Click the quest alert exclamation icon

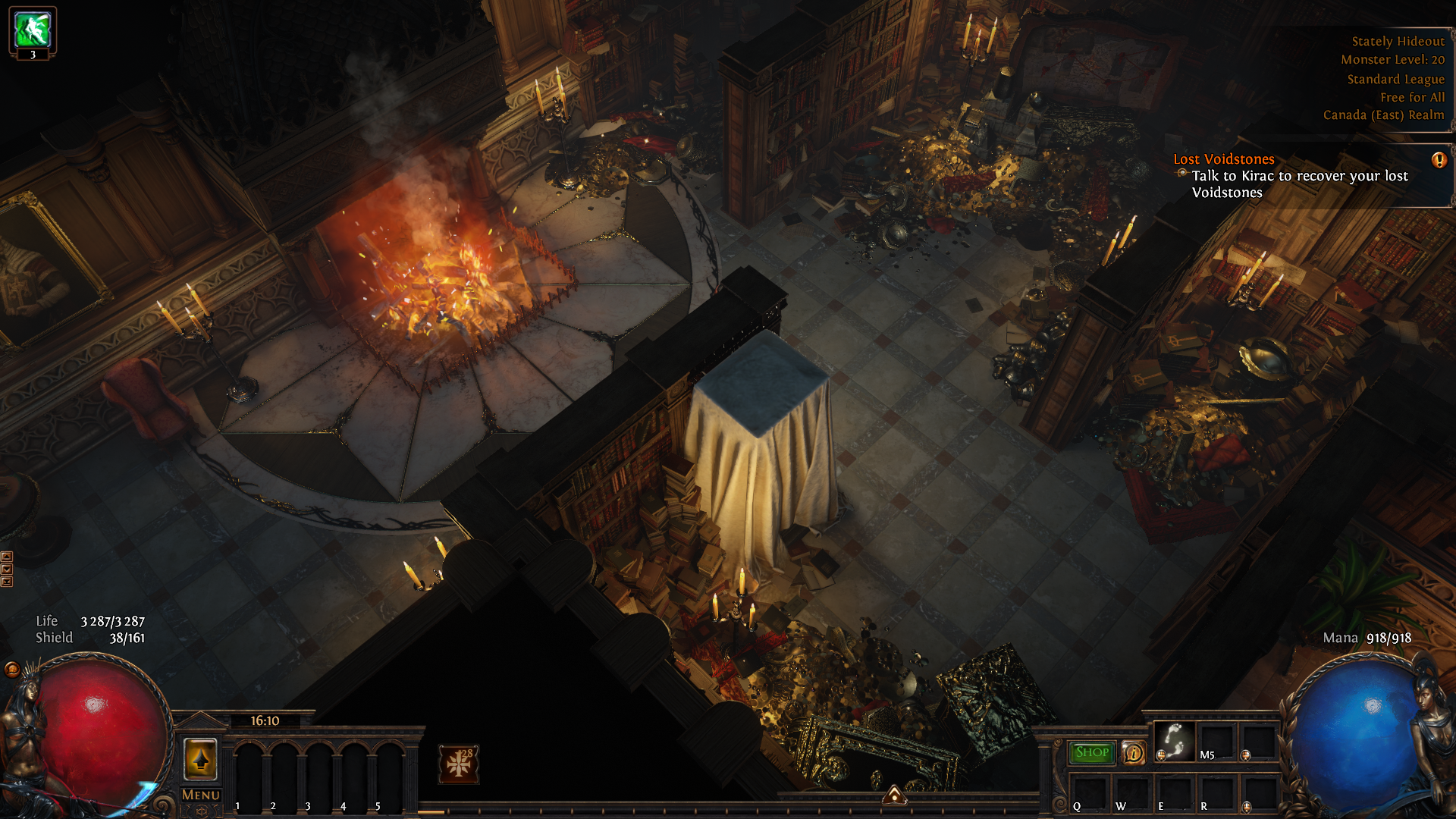pos(1439,160)
